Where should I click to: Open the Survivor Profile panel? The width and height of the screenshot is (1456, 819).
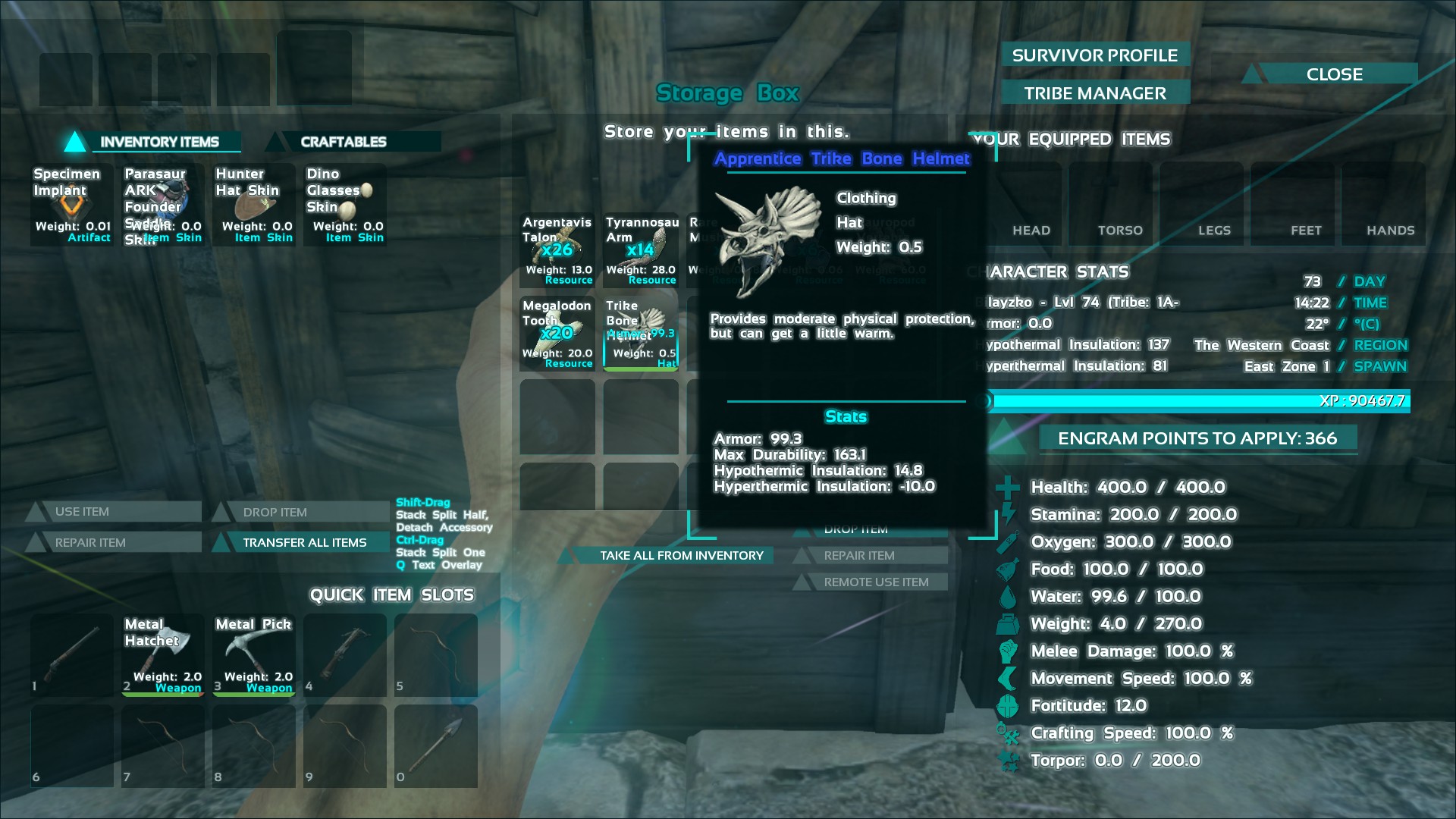pos(1094,55)
